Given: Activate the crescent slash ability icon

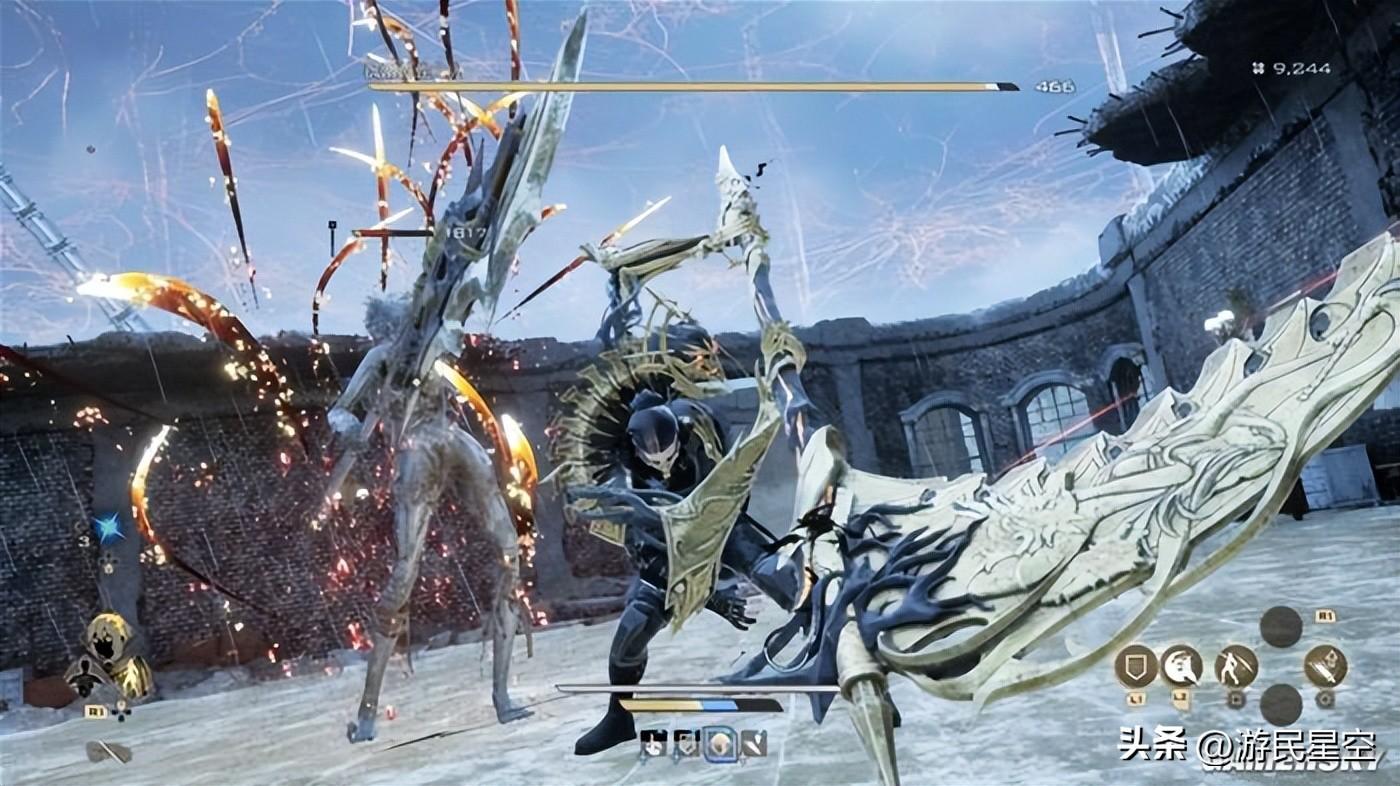Looking at the screenshot, I should click(1181, 666).
